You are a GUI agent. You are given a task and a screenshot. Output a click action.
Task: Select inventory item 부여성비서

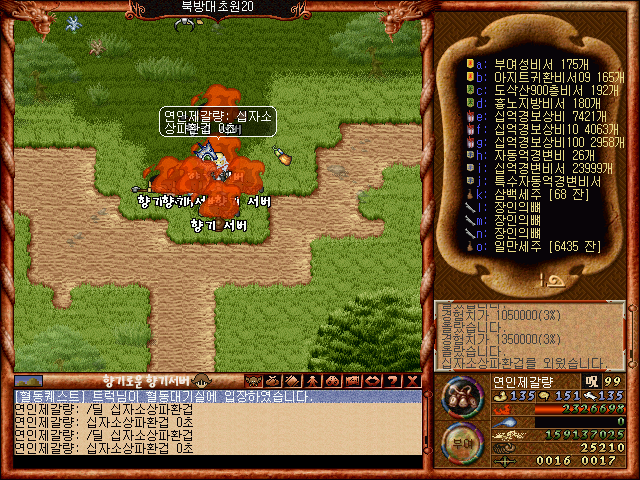click(x=530, y=63)
